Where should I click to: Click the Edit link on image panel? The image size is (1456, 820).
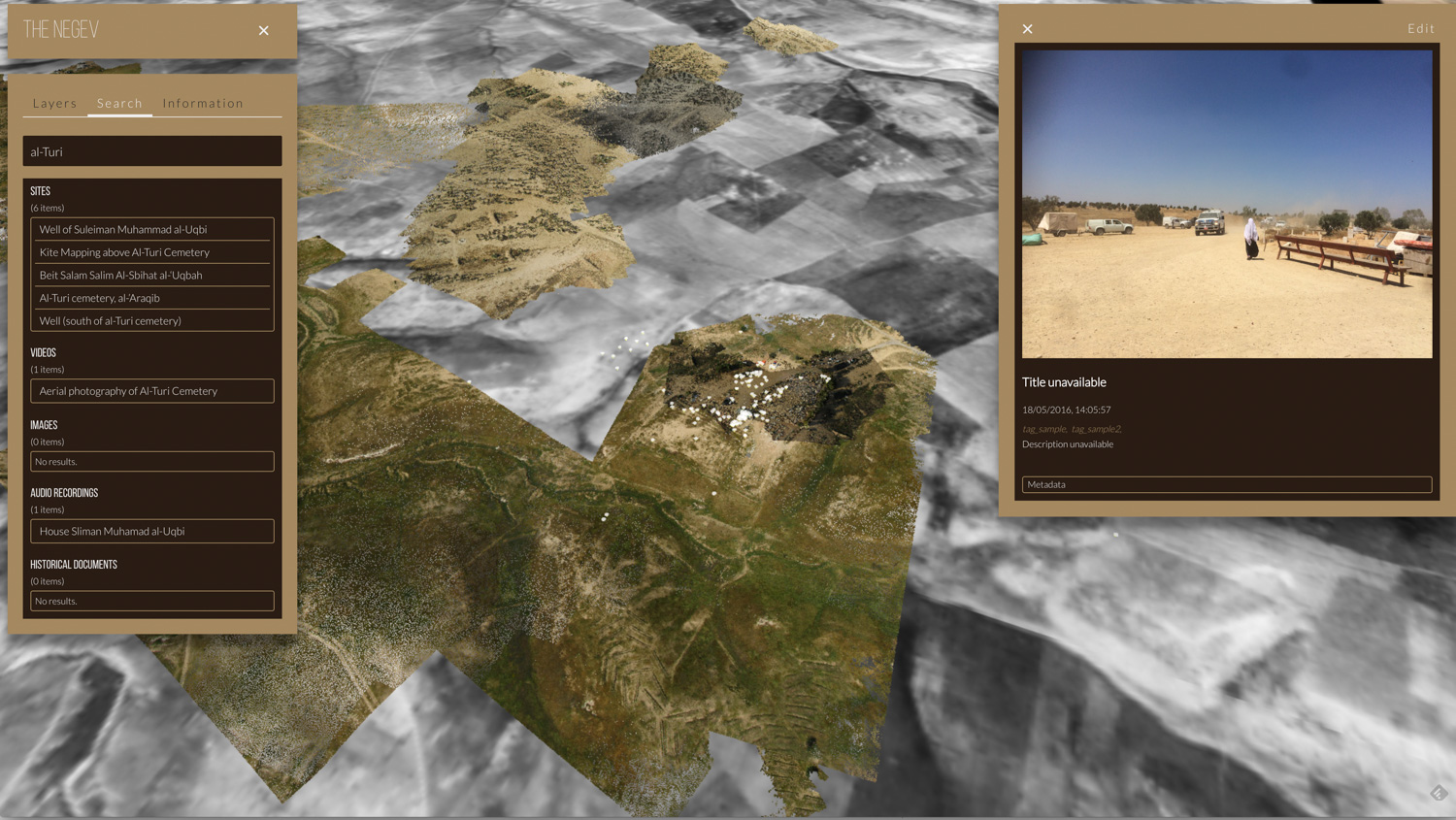click(1420, 29)
